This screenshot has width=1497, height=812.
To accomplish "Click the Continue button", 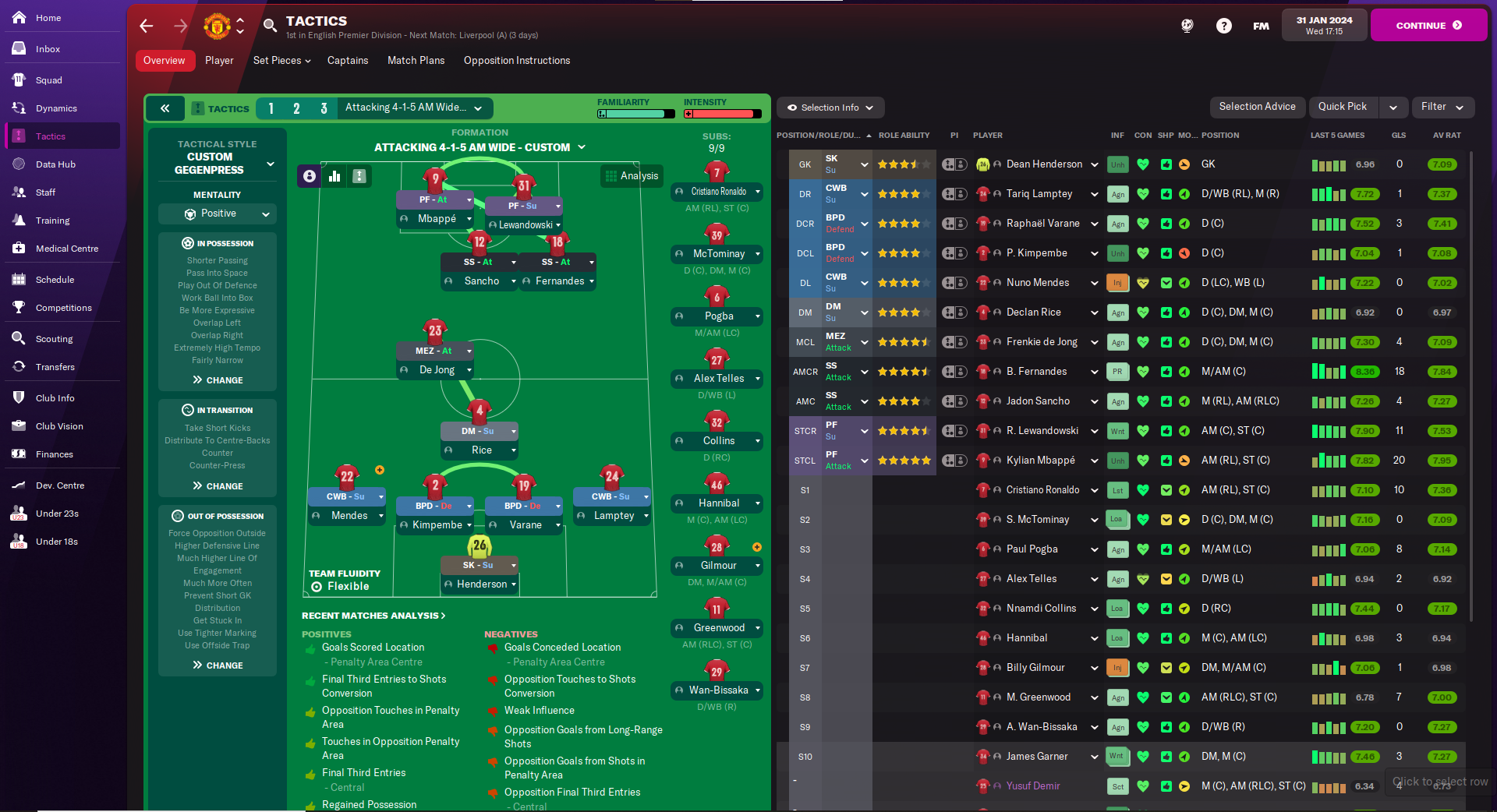I will pyautogui.click(x=1428, y=25).
